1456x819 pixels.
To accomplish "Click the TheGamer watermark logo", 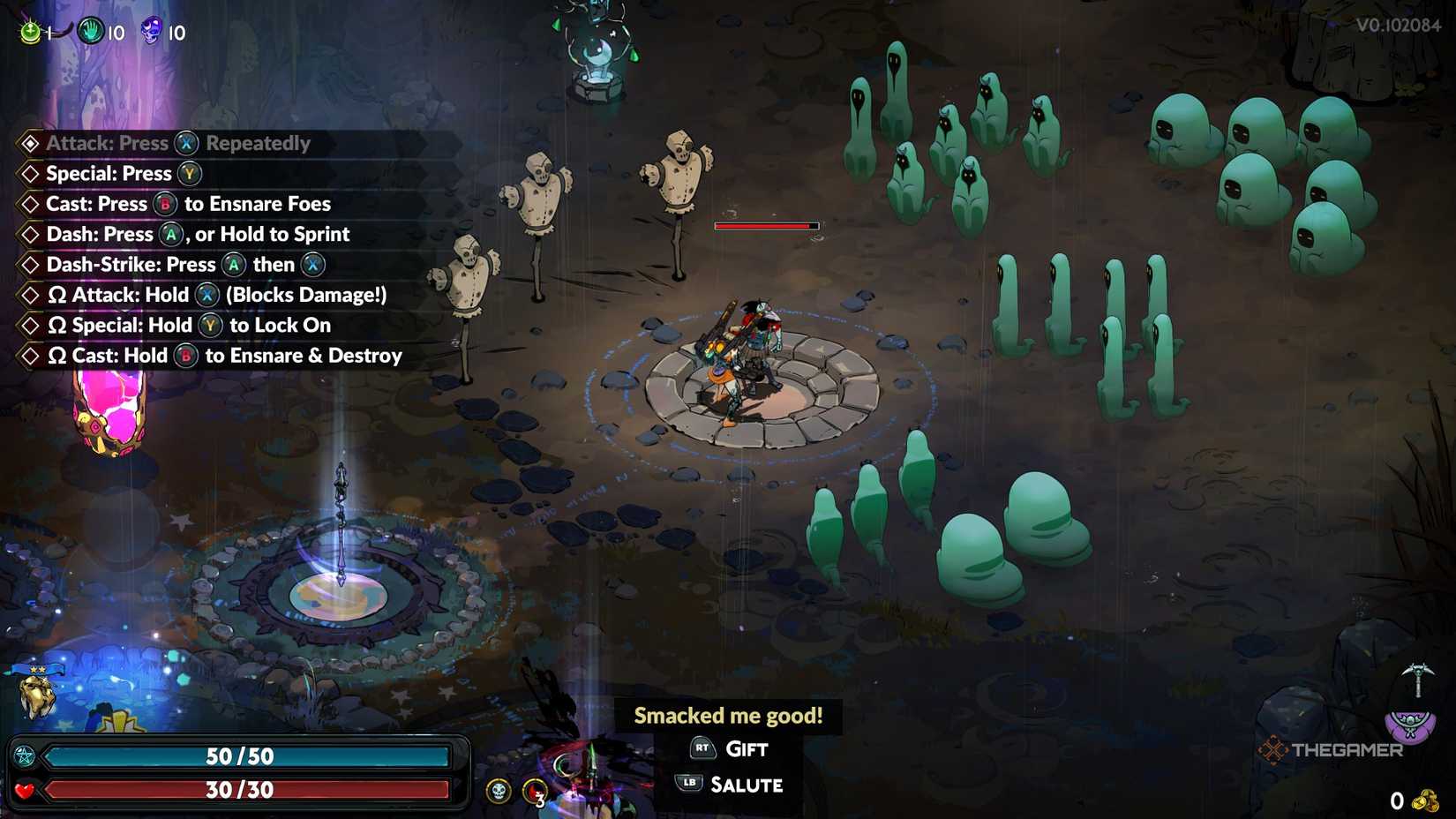I will coord(1331,750).
